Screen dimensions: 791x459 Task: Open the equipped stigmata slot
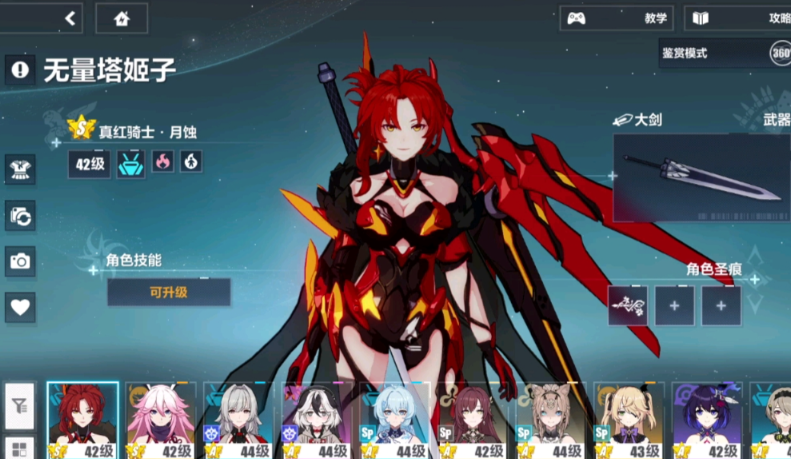627,305
